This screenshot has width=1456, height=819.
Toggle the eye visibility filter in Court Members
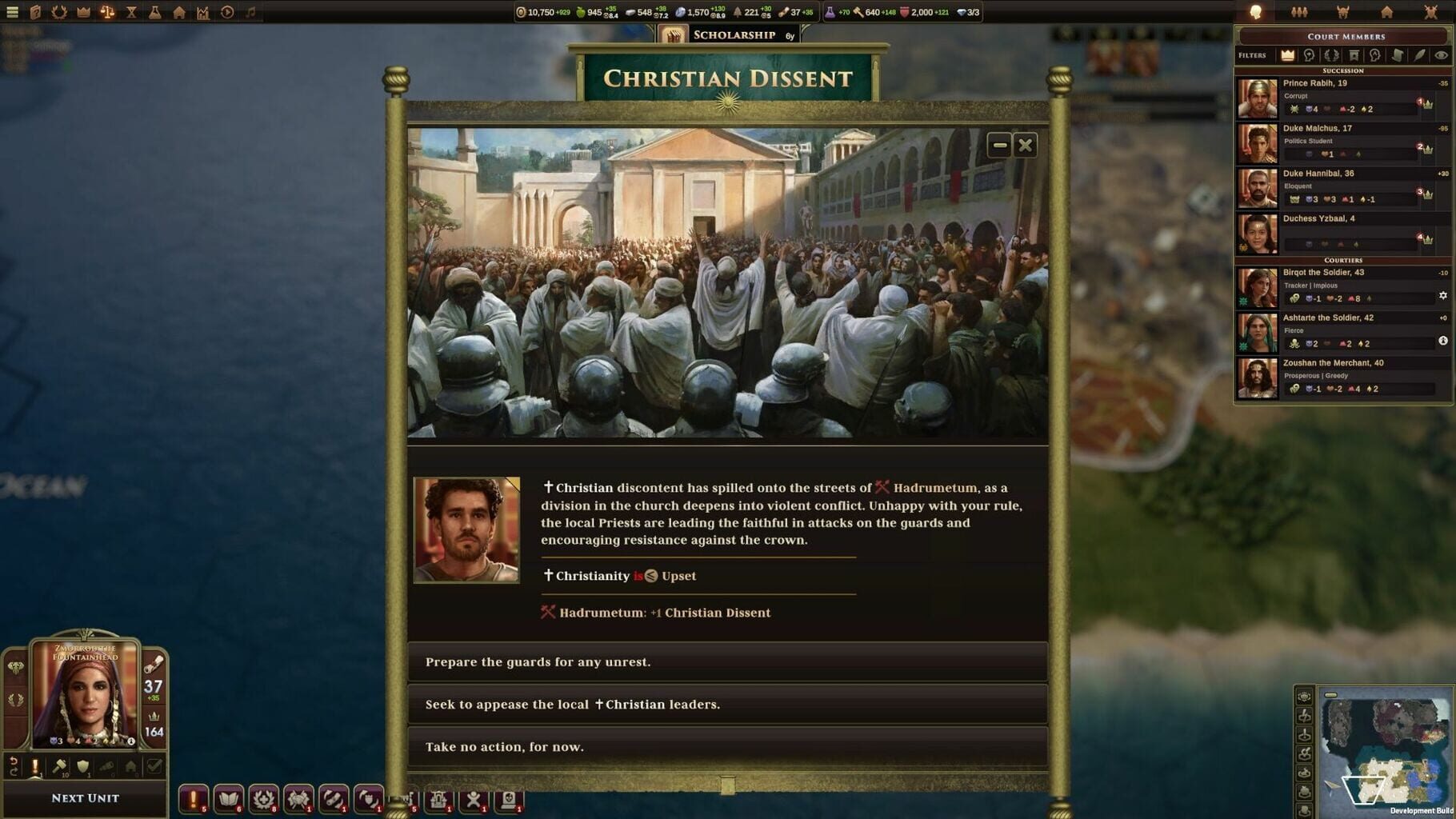pos(1441,56)
